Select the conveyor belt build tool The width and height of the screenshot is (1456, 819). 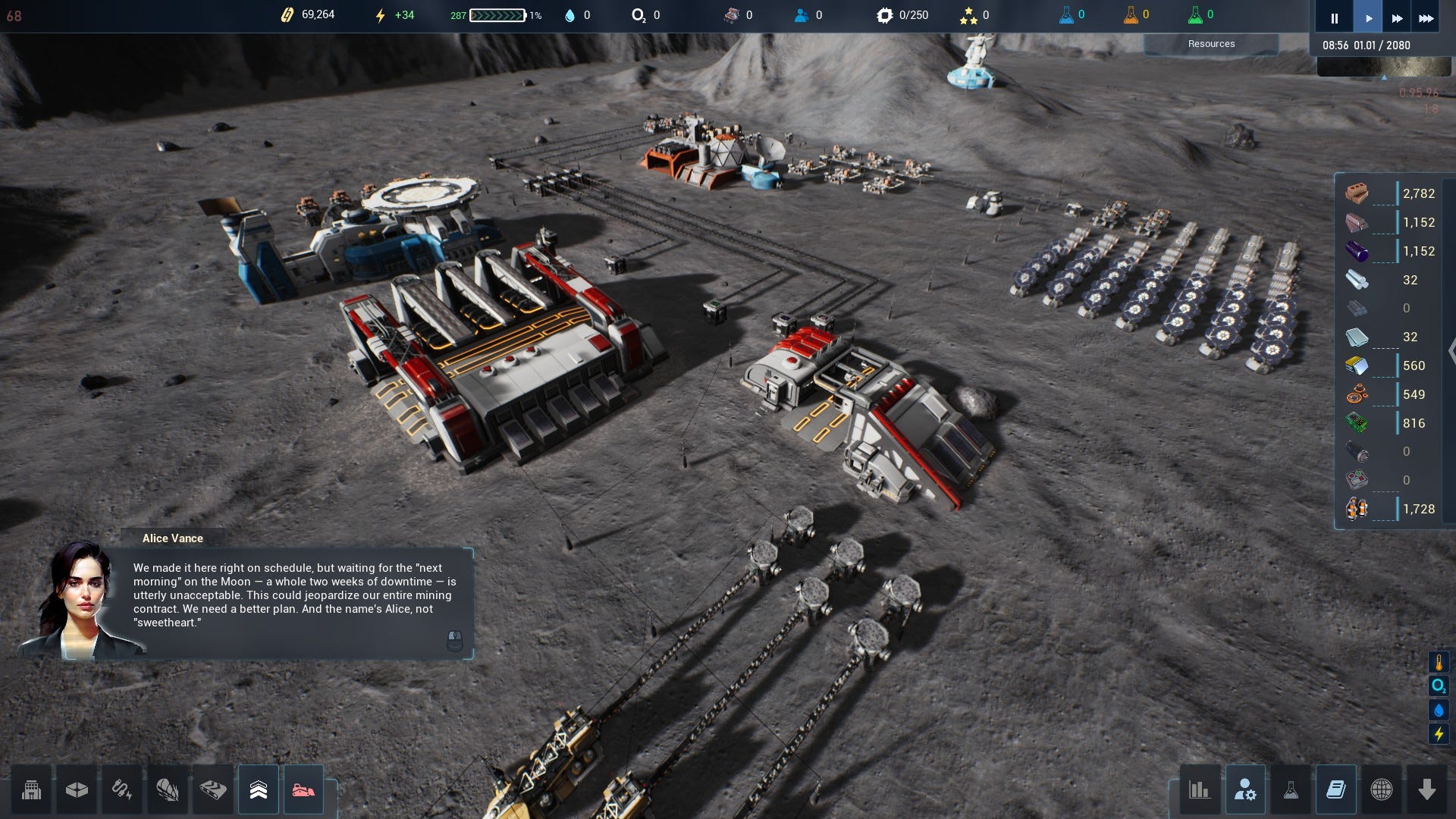[x=213, y=790]
